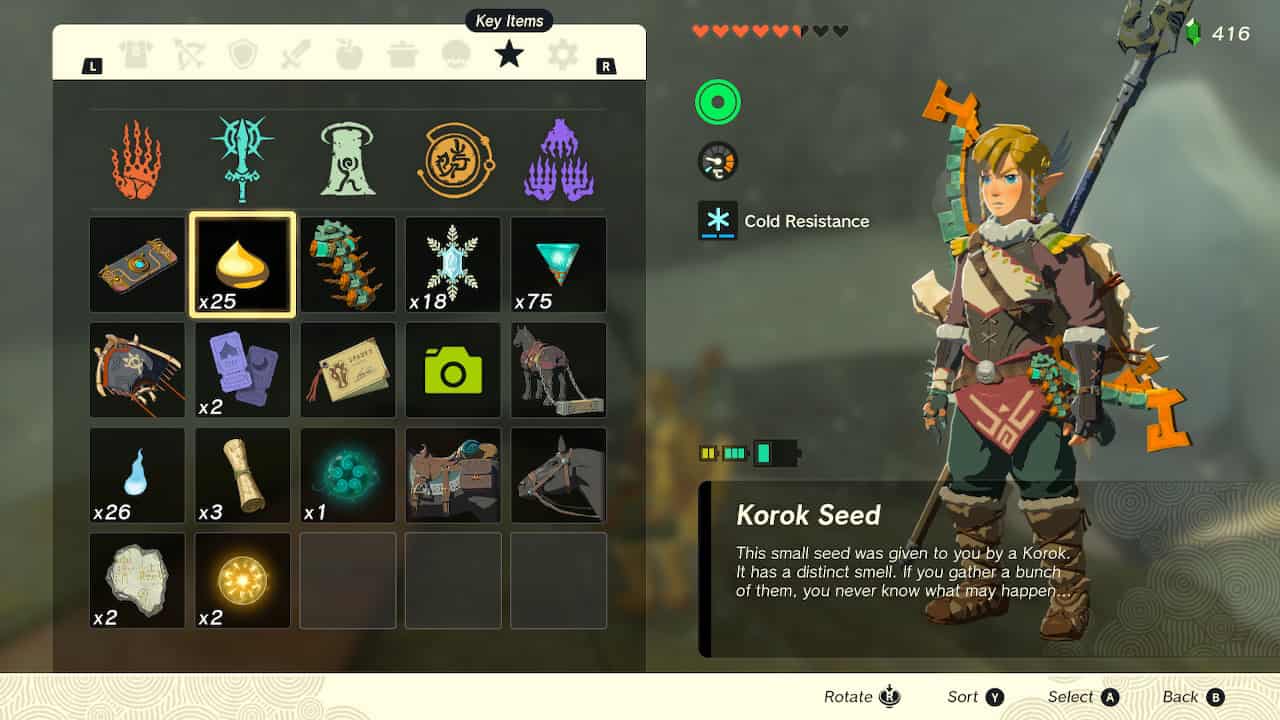Select the green camera item
Viewport: 1280px width, 720px height.
pyautogui.click(x=453, y=370)
